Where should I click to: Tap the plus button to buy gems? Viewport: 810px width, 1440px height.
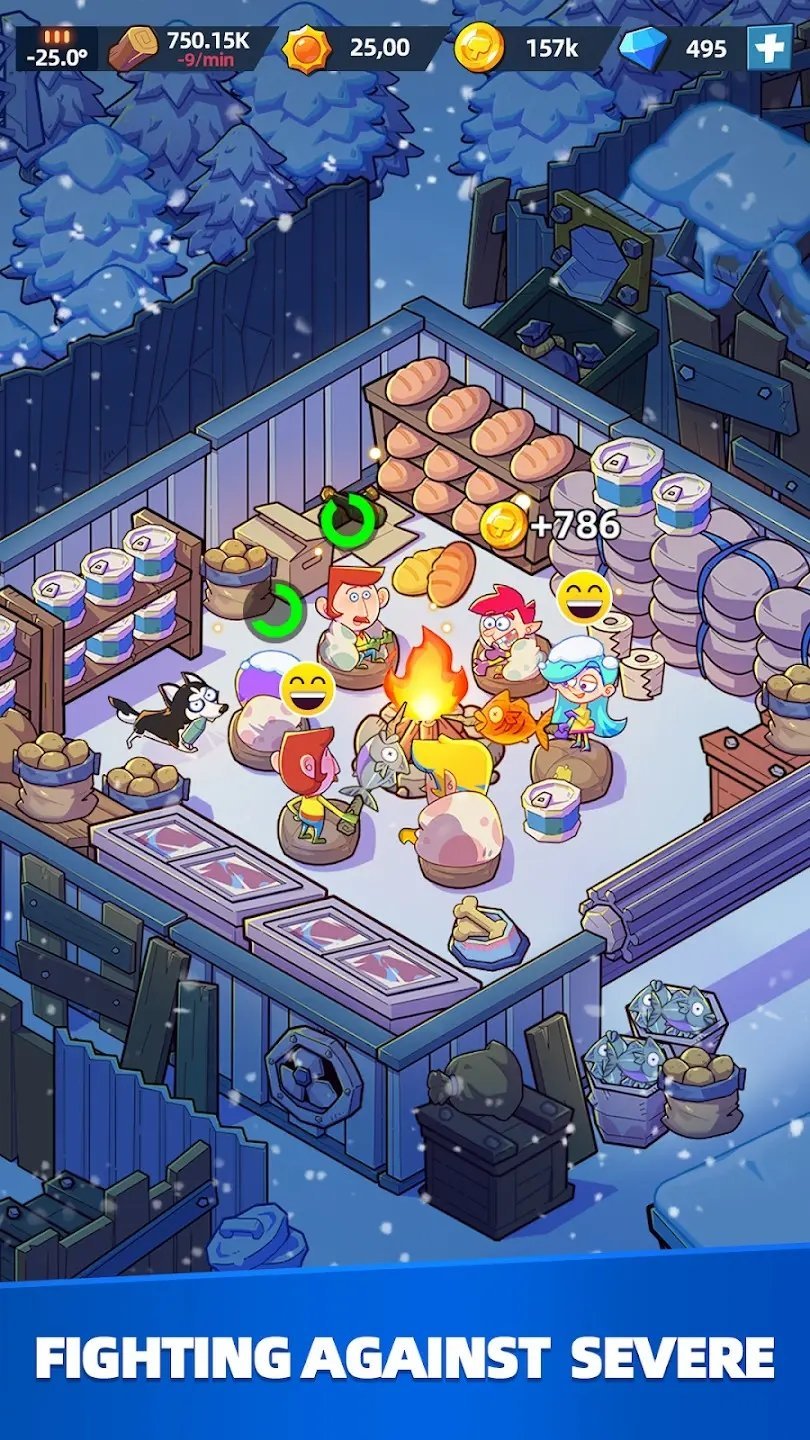click(x=769, y=48)
